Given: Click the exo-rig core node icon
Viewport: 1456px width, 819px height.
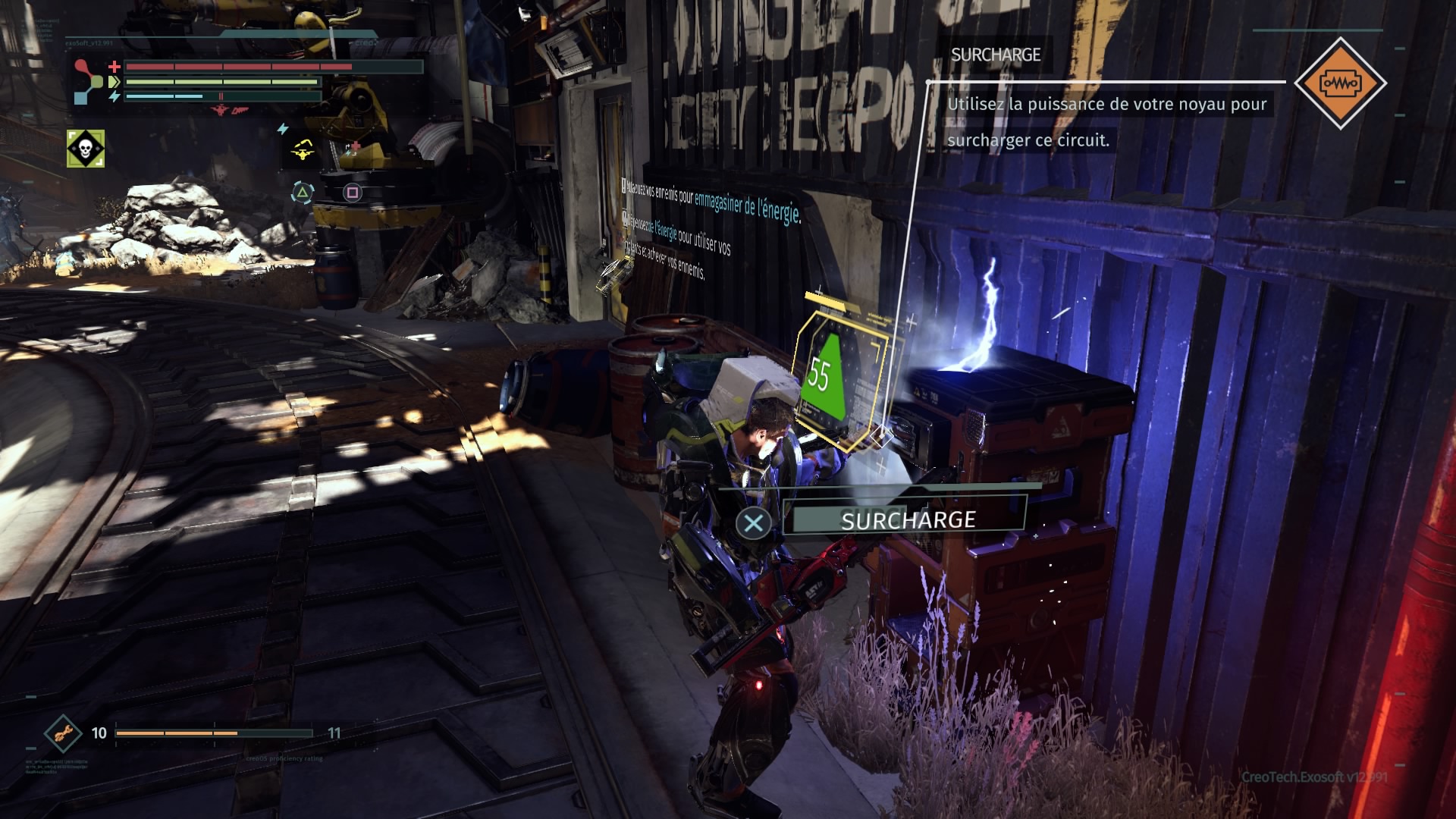Looking at the screenshot, I should pyautogui.click(x=88, y=81).
